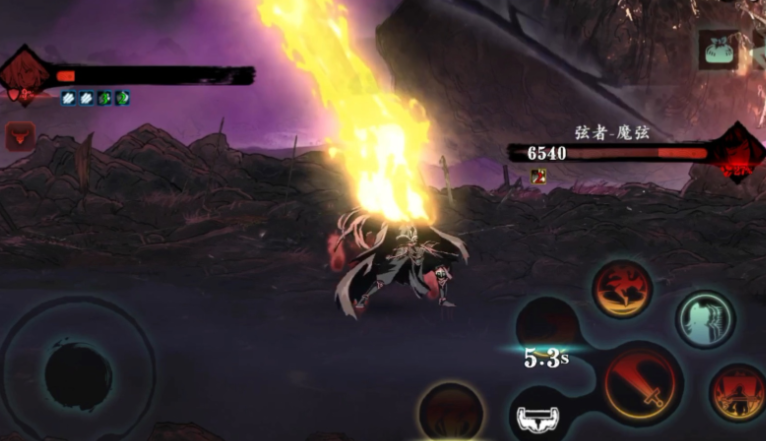Trigger the orange warrior-with-spear skill

738,391
